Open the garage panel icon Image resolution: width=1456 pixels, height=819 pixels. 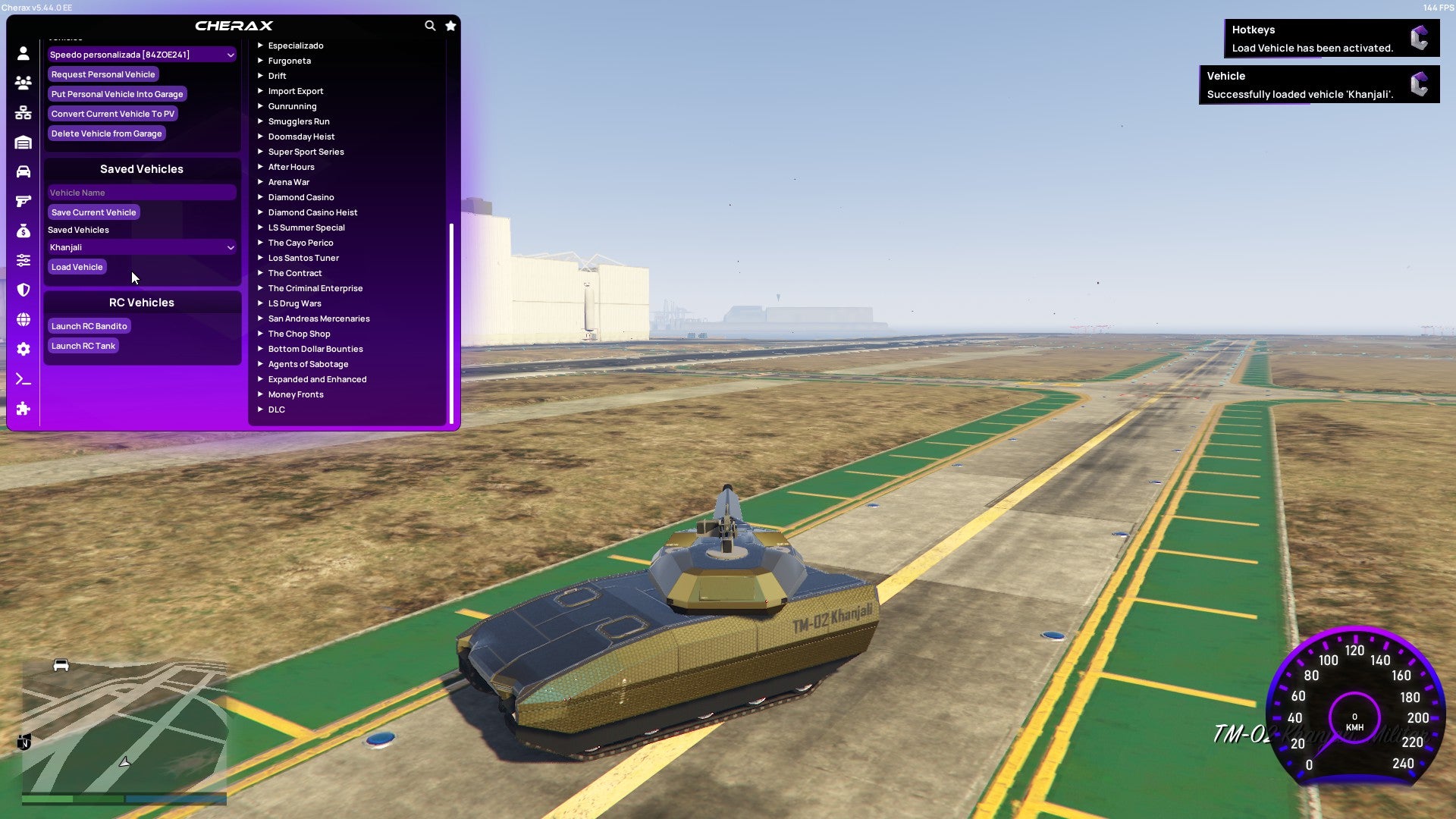[23, 142]
